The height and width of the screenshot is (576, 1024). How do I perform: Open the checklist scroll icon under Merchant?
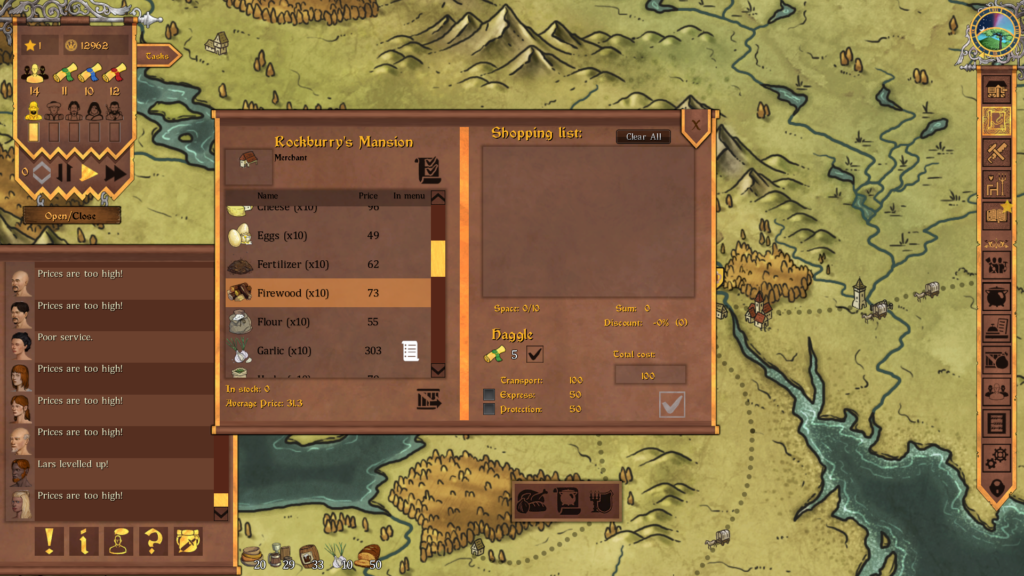(428, 170)
